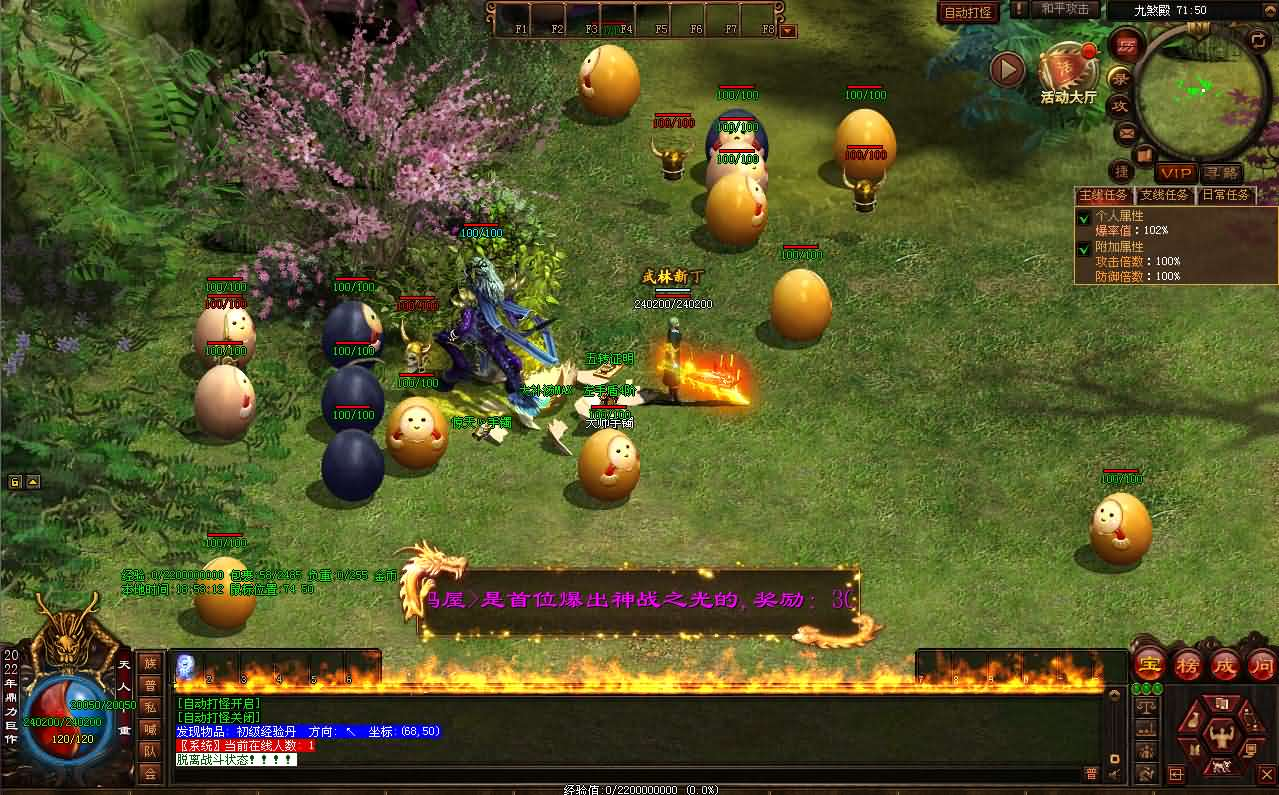Open the VIP panel
Screen dimensions: 1279x795
tap(1177, 173)
